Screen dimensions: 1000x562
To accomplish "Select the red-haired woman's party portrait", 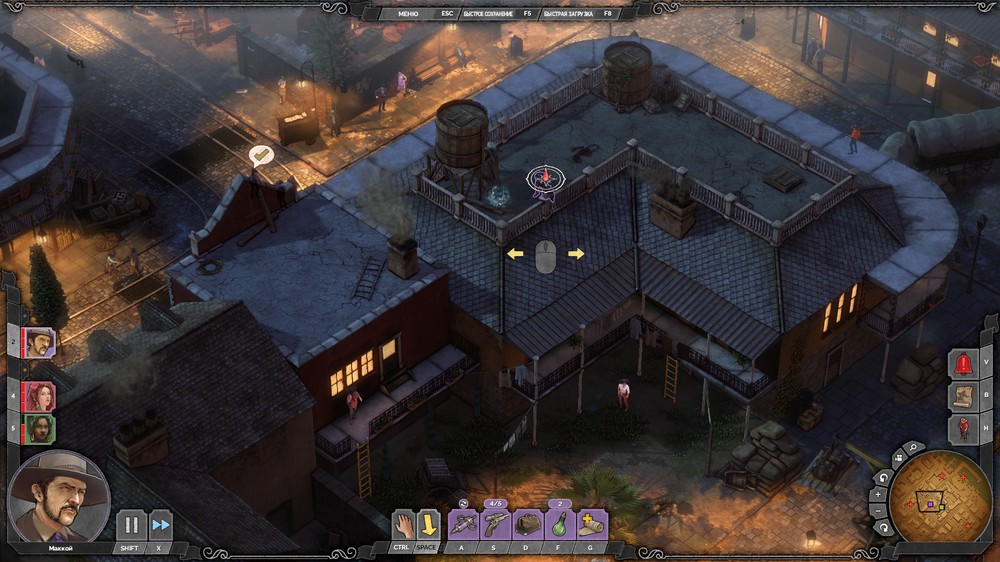I will click(40, 395).
